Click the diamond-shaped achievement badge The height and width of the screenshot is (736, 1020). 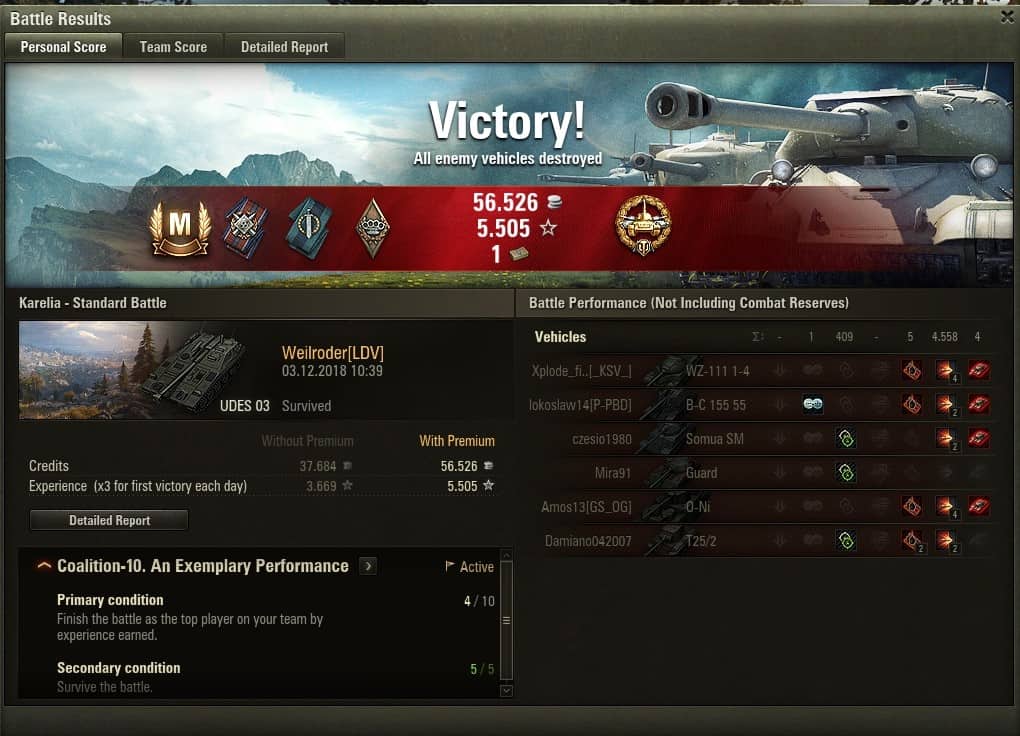click(372, 228)
